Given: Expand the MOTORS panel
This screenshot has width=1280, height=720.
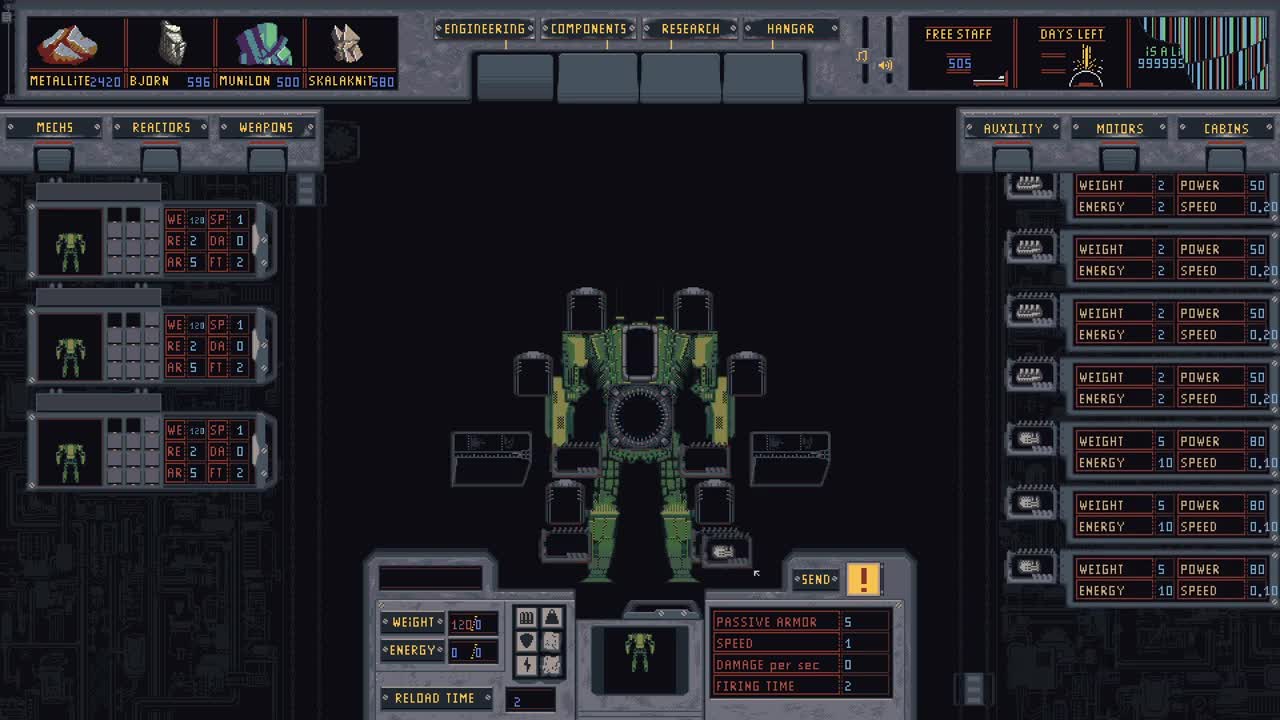Looking at the screenshot, I should (1118, 128).
